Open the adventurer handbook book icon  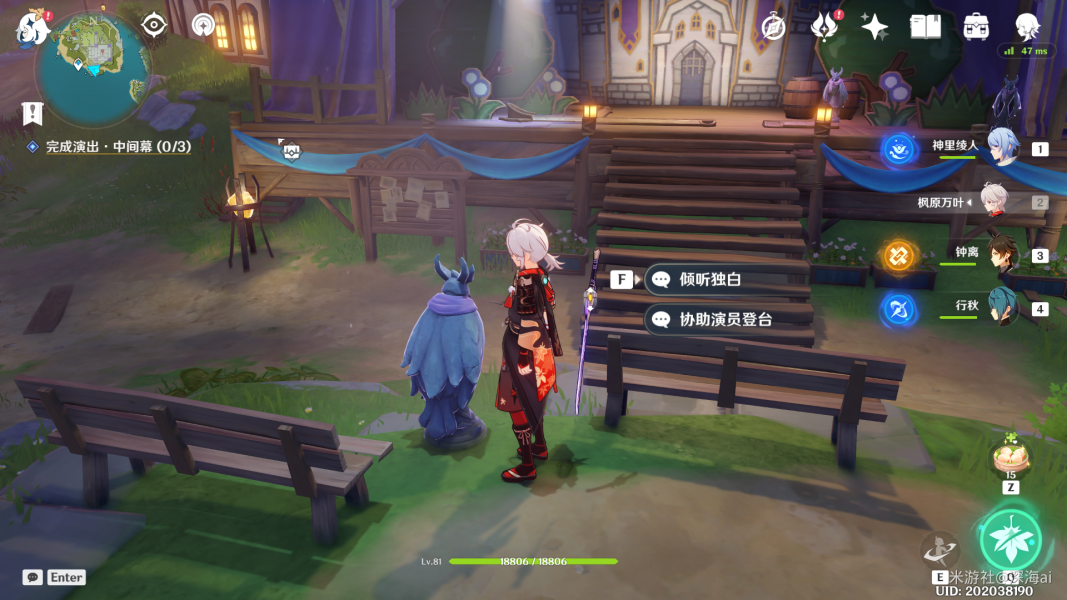click(x=925, y=27)
